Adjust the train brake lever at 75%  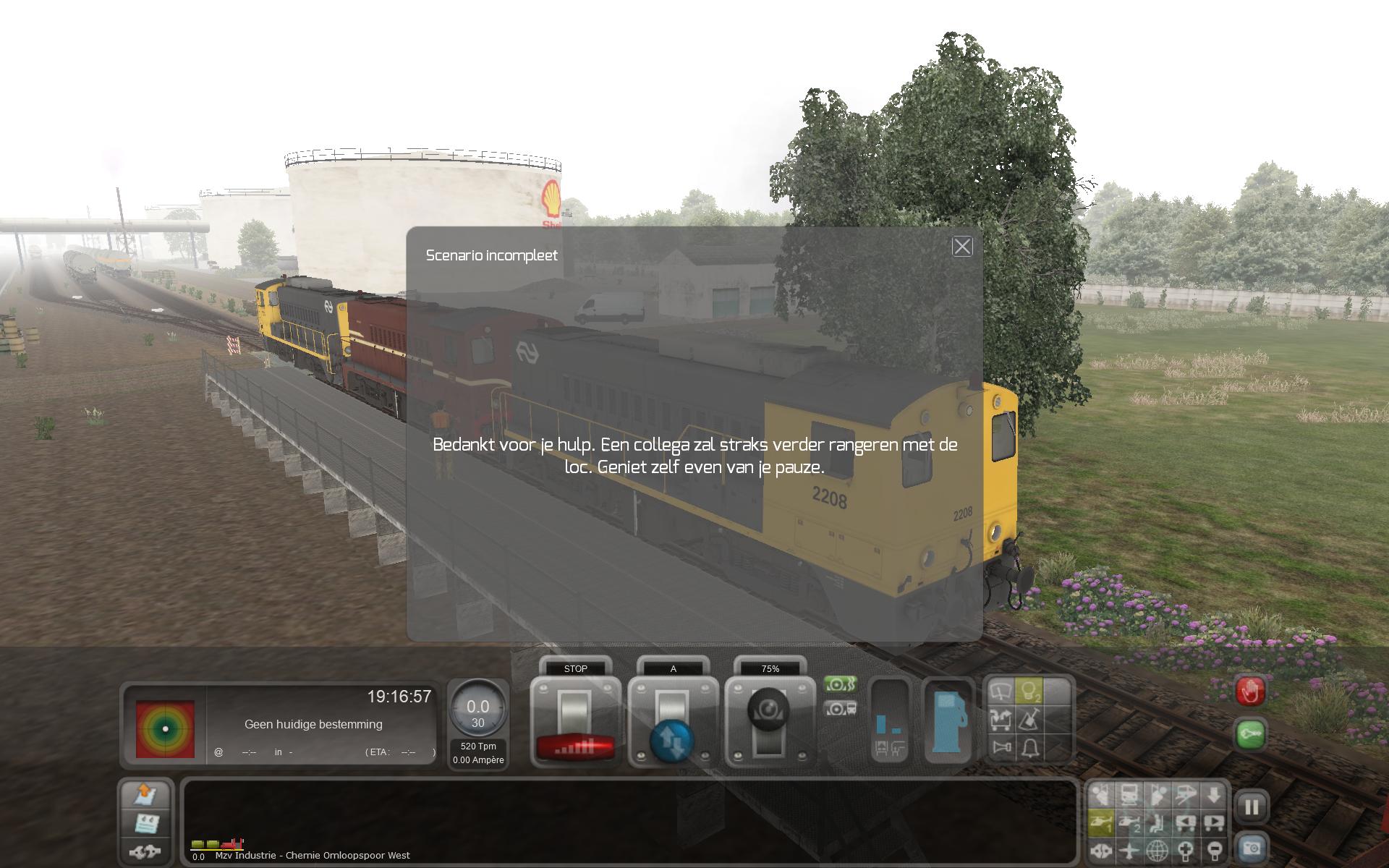pyautogui.click(x=770, y=723)
